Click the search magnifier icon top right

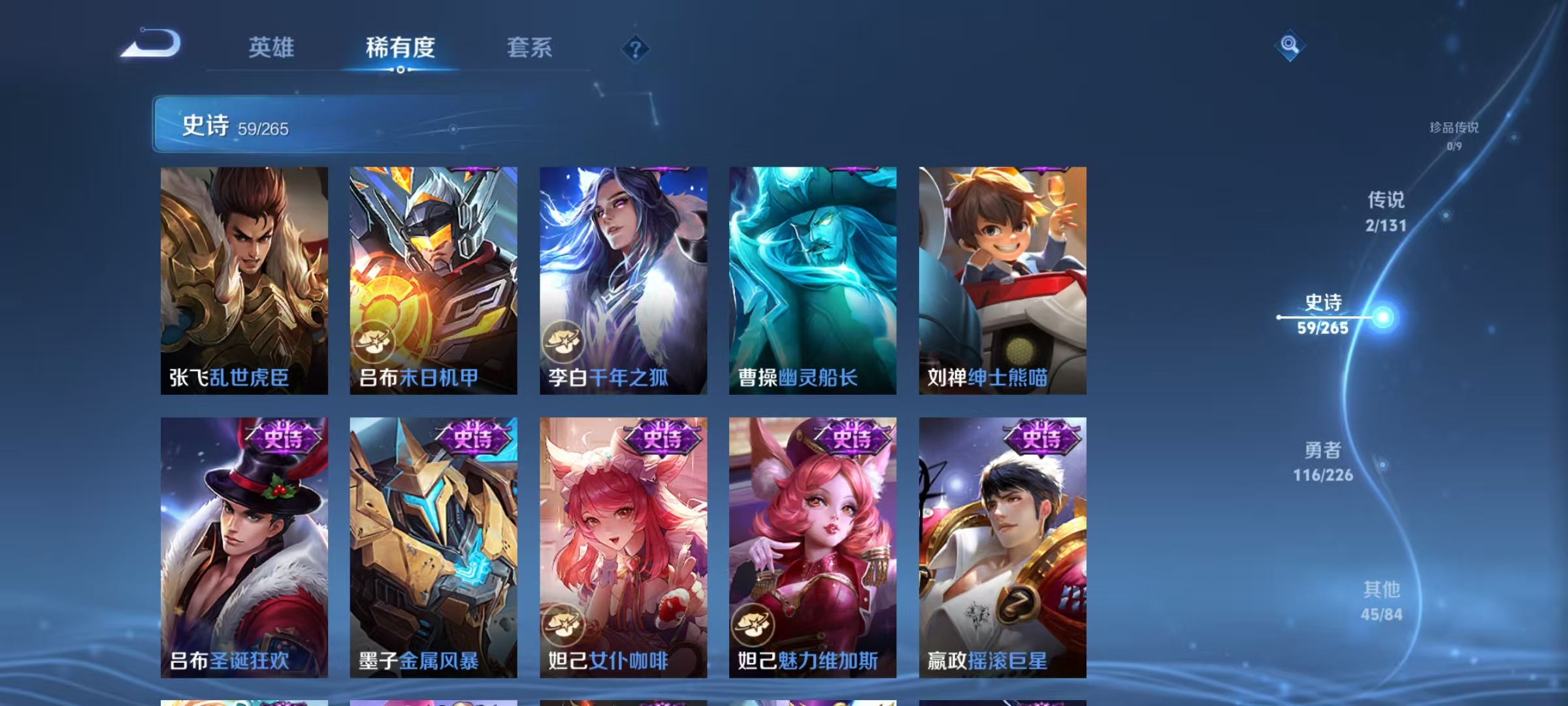1289,45
